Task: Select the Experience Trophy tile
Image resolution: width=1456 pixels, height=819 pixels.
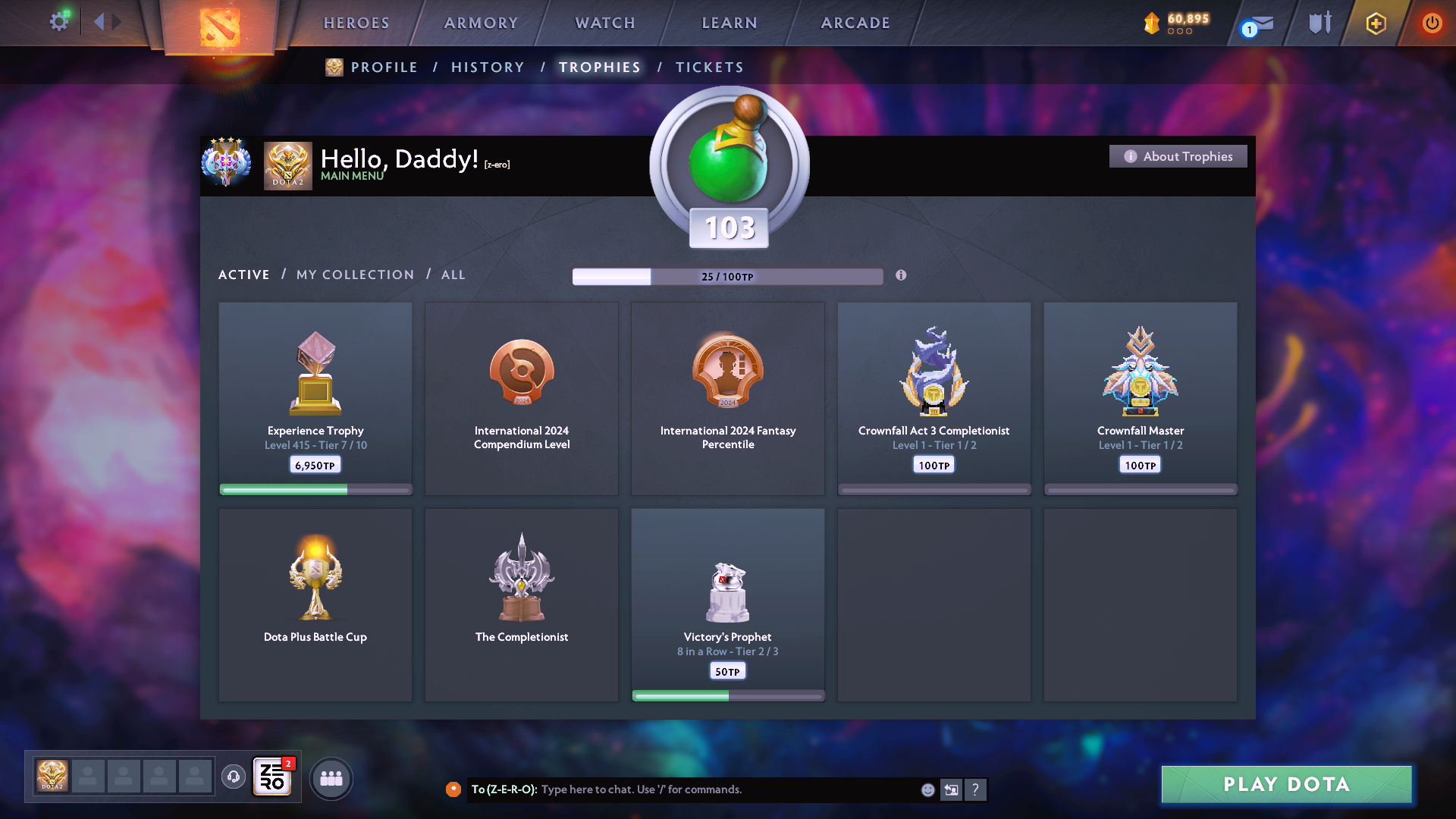Action: pos(315,398)
